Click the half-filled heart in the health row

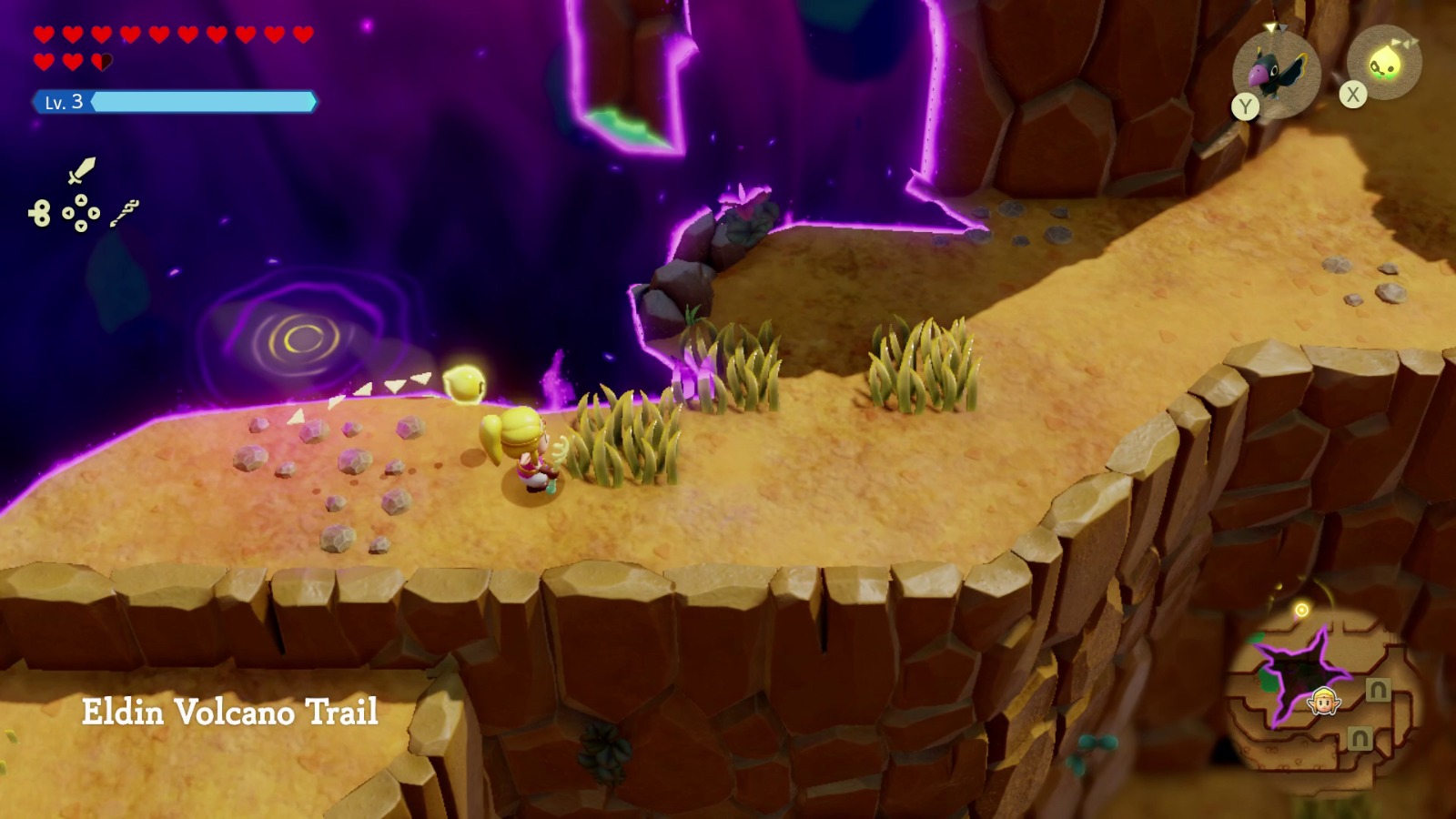pyautogui.click(x=103, y=60)
